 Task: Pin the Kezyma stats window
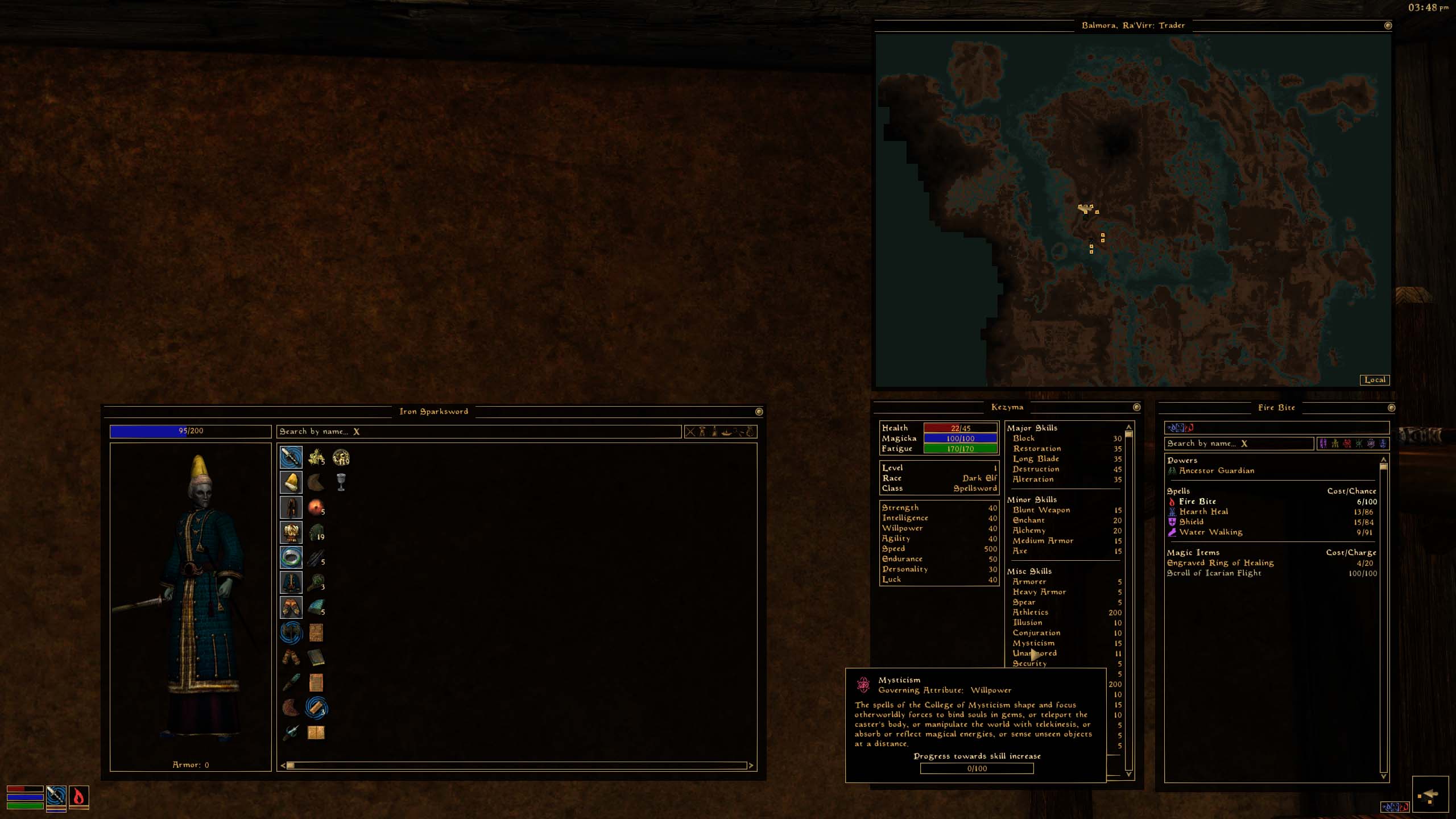[x=1136, y=407]
